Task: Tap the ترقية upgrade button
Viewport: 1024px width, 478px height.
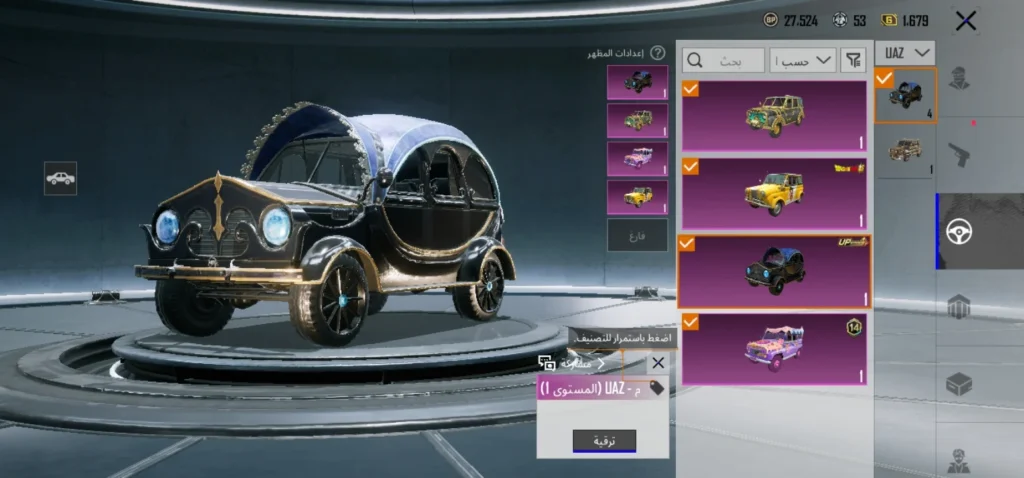Action: (604, 440)
